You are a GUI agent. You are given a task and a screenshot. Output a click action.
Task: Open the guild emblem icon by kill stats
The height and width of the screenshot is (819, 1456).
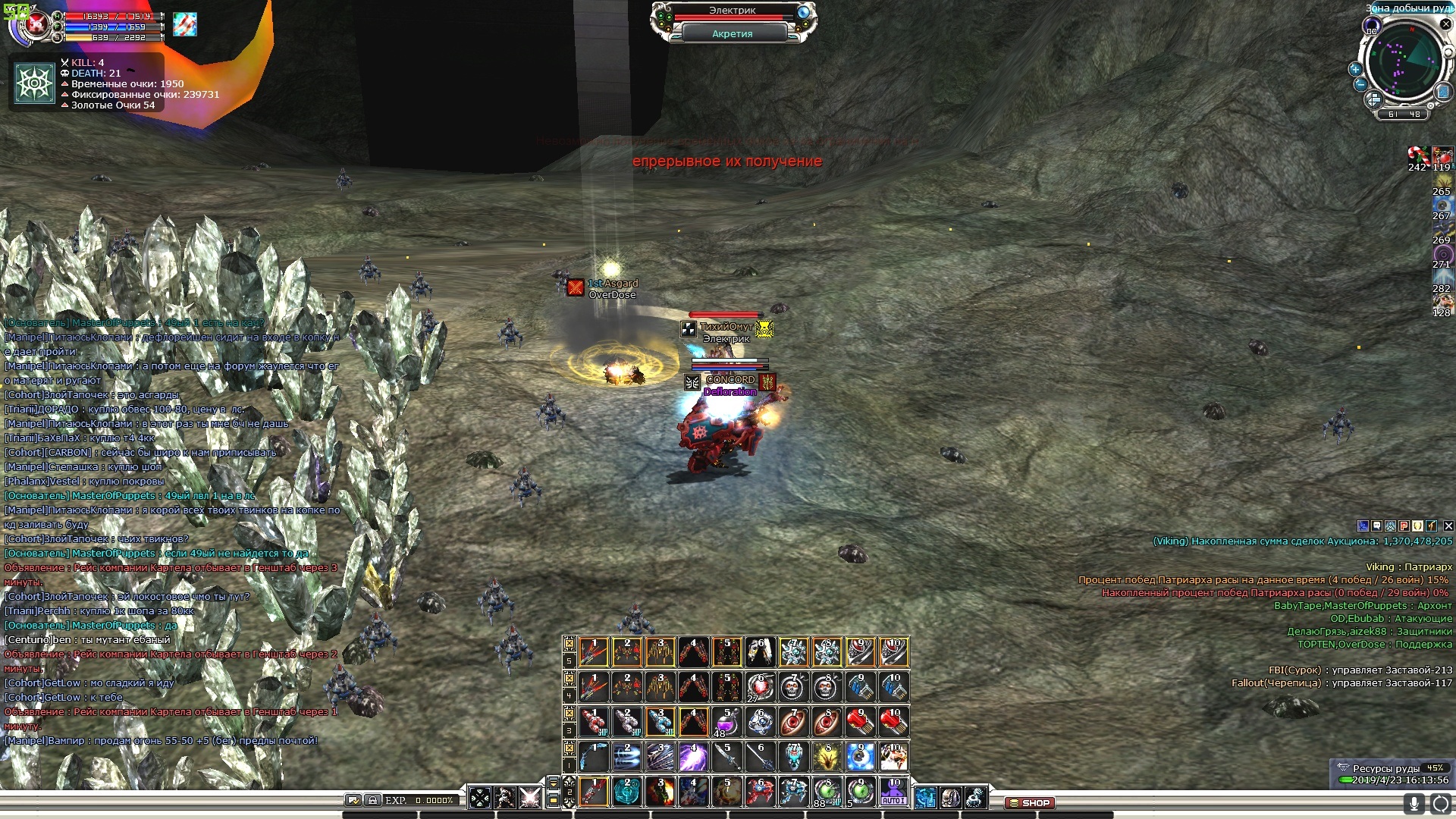pos(35,83)
